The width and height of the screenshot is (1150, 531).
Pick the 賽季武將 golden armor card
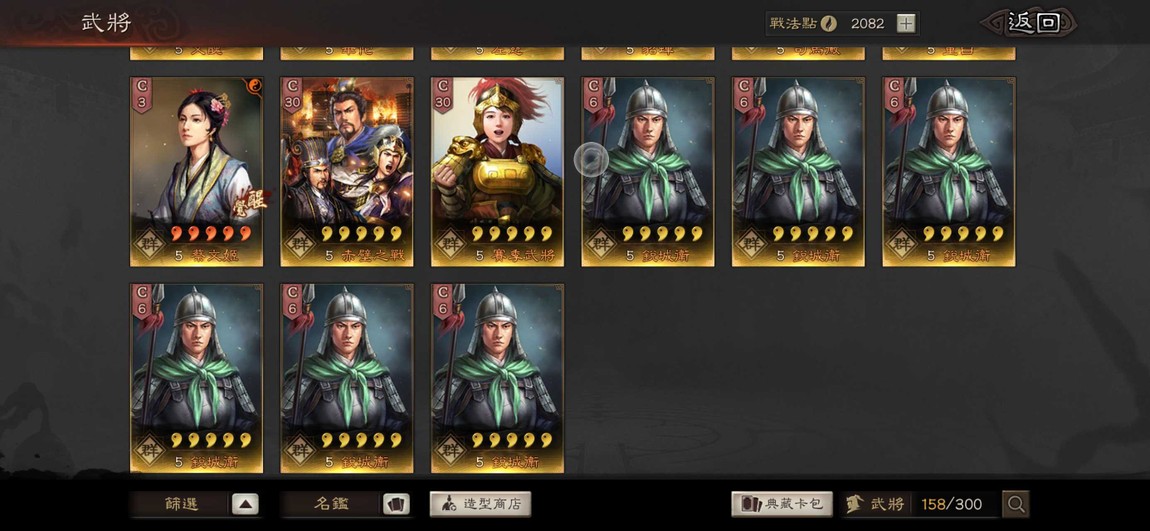pos(497,171)
